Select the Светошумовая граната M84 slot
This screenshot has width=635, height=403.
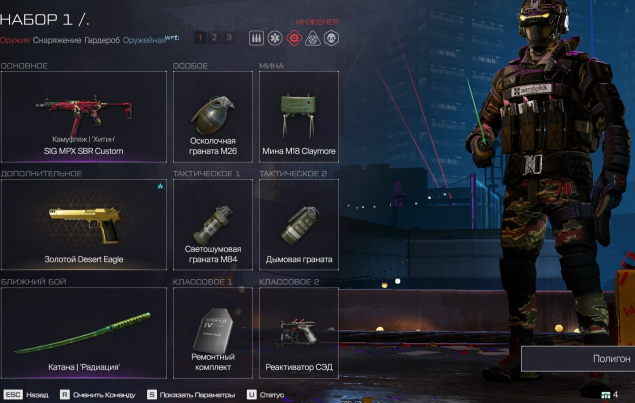click(x=212, y=224)
